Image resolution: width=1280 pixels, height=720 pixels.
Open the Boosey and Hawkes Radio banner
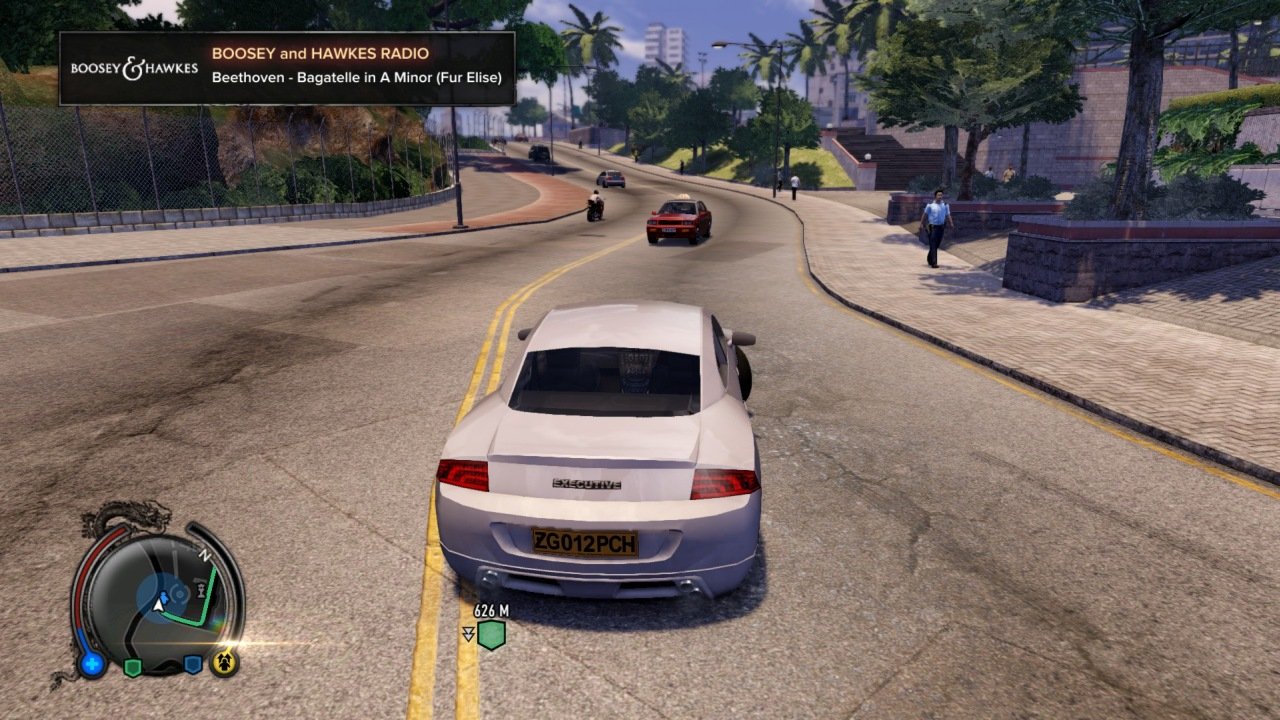[287, 68]
